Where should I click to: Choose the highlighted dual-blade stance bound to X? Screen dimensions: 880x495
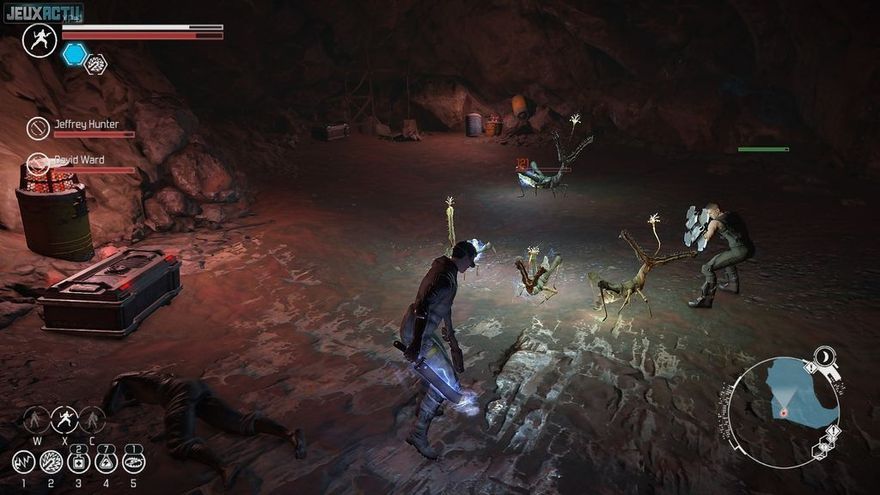coord(65,419)
